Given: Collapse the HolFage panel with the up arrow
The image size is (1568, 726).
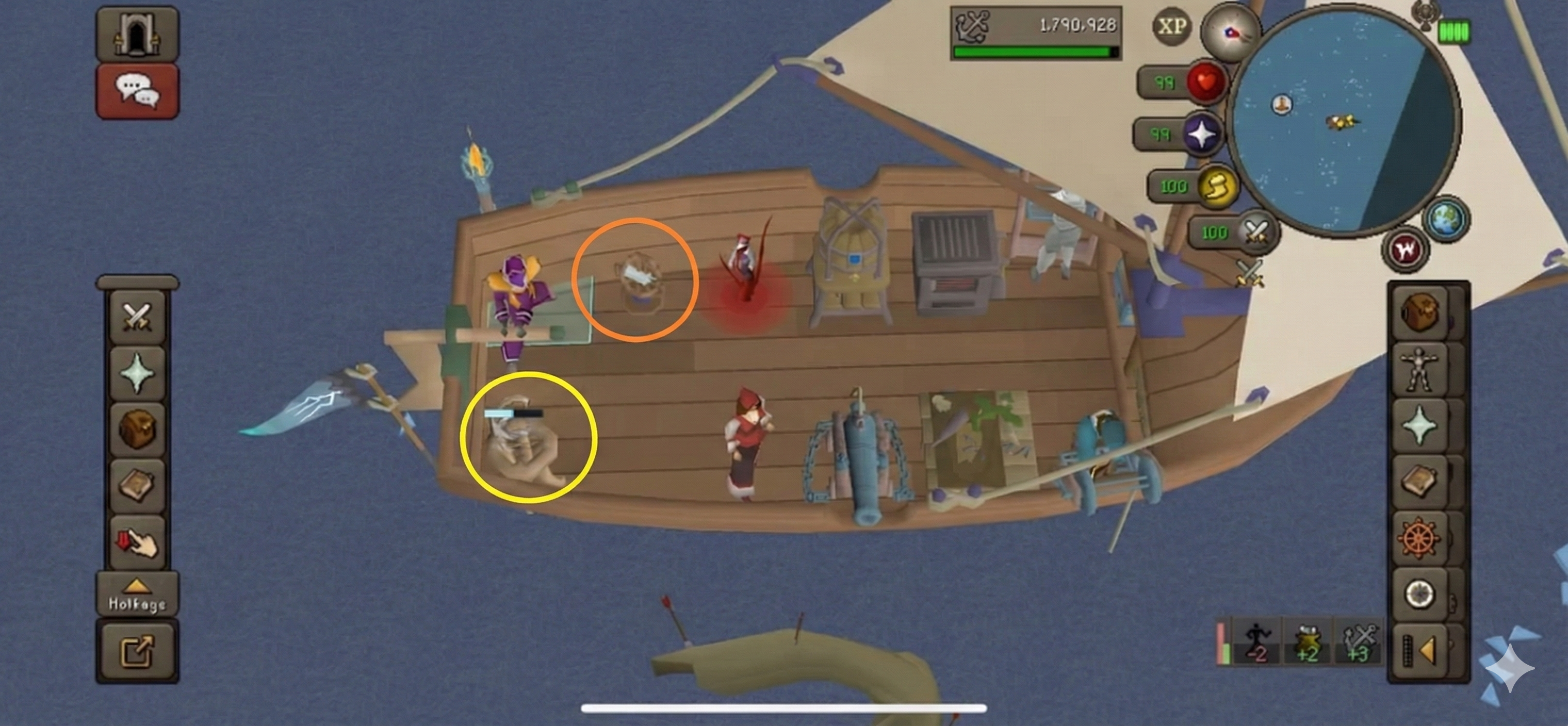Looking at the screenshot, I should [137, 585].
